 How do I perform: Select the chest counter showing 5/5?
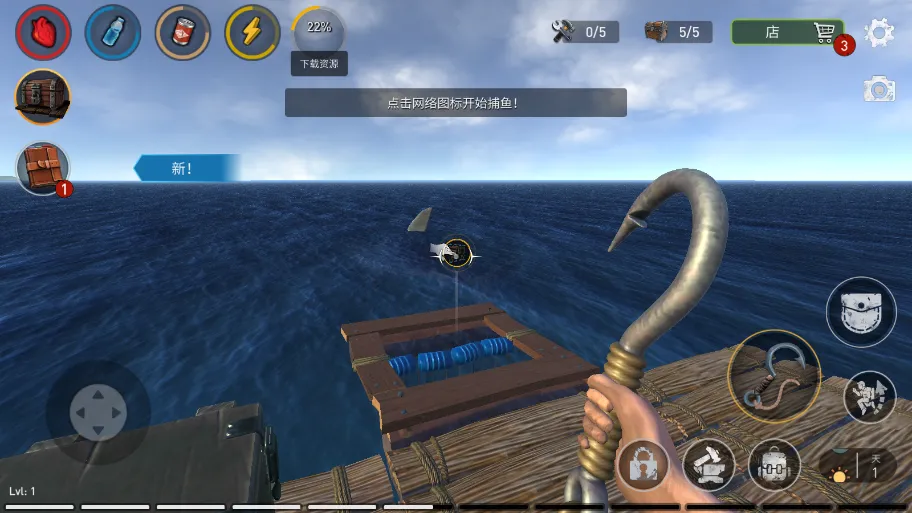pos(677,32)
